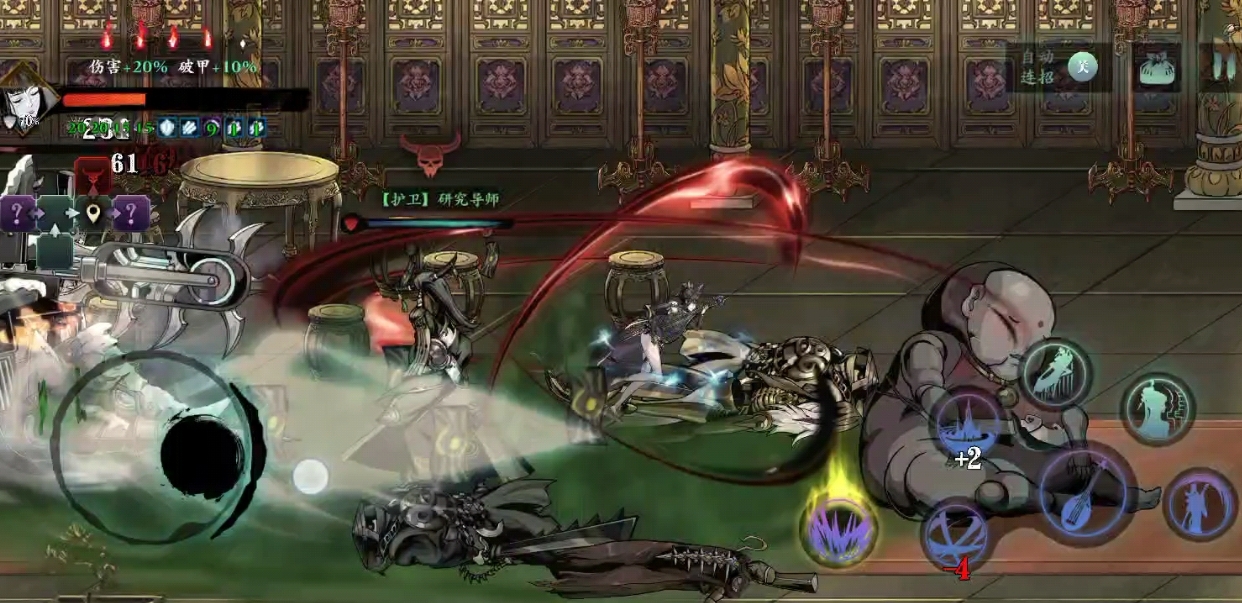Activate the teal diving figure skill
Screen dimensions: 1242x603
(x=1056, y=374)
